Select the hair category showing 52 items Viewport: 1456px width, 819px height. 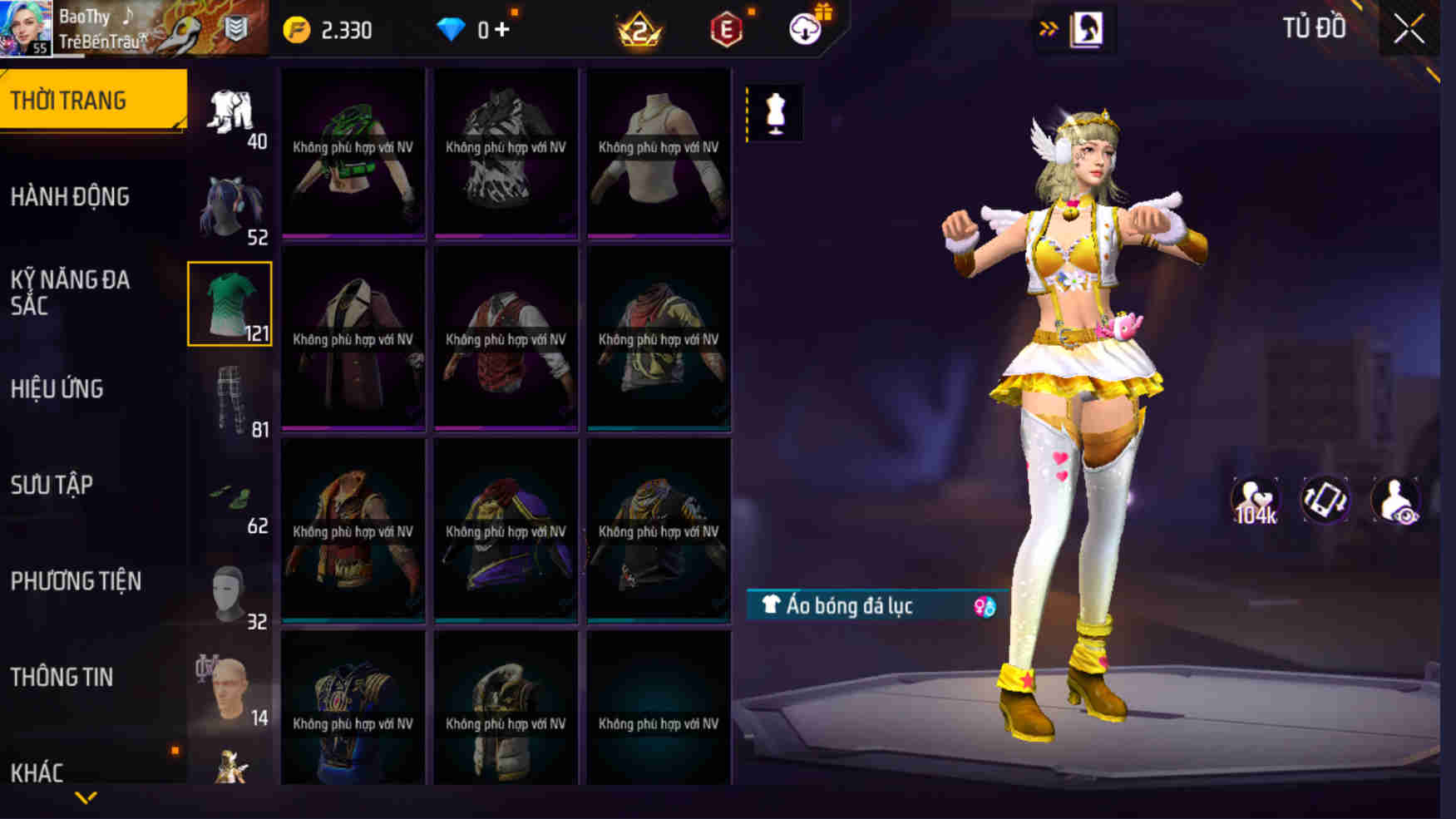pos(231,208)
